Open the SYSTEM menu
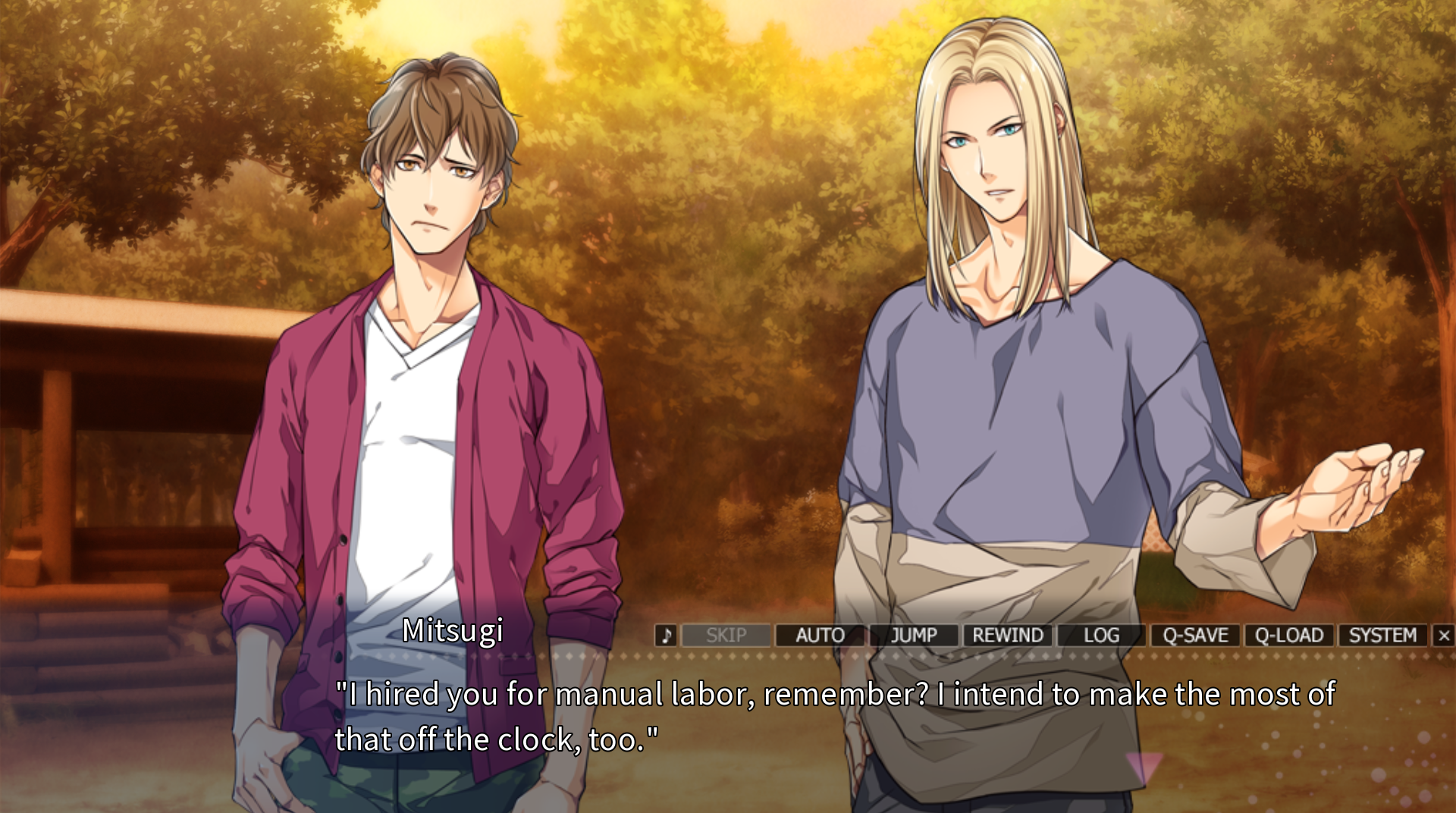Screen dimensions: 1456x813 (x=1382, y=636)
